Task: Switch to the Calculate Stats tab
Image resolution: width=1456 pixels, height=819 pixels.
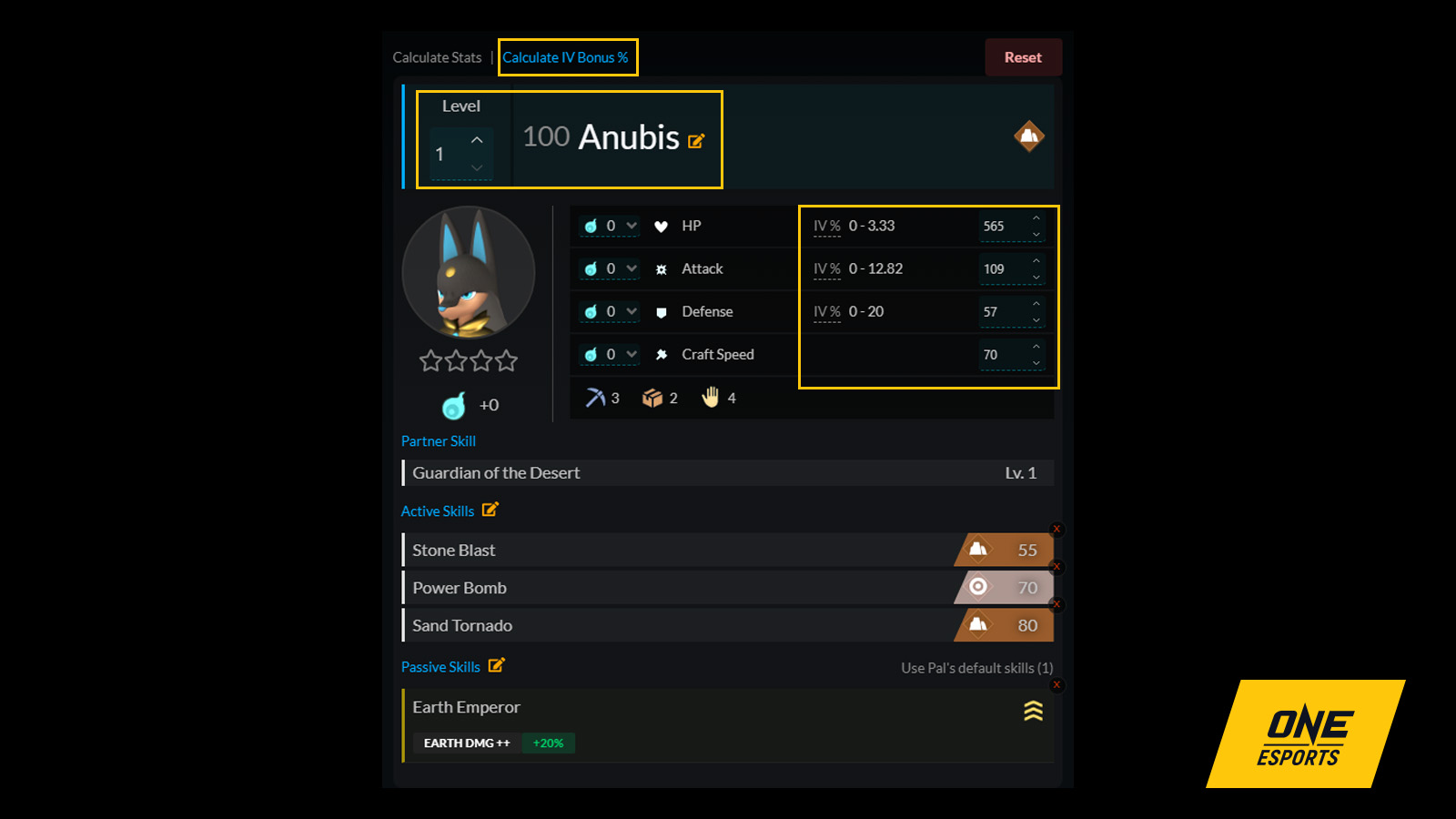Action: pyautogui.click(x=437, y=56)
